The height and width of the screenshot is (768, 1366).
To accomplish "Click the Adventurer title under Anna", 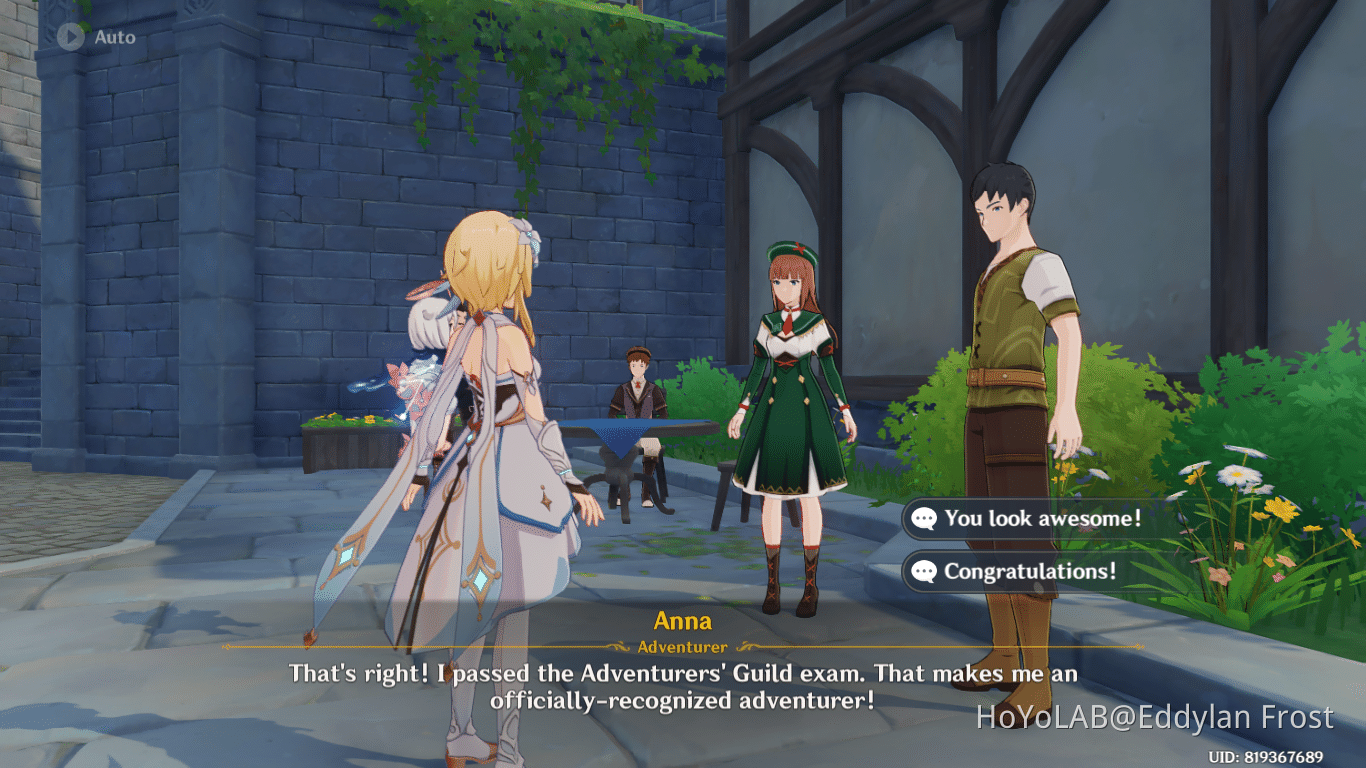I will 683,647.
